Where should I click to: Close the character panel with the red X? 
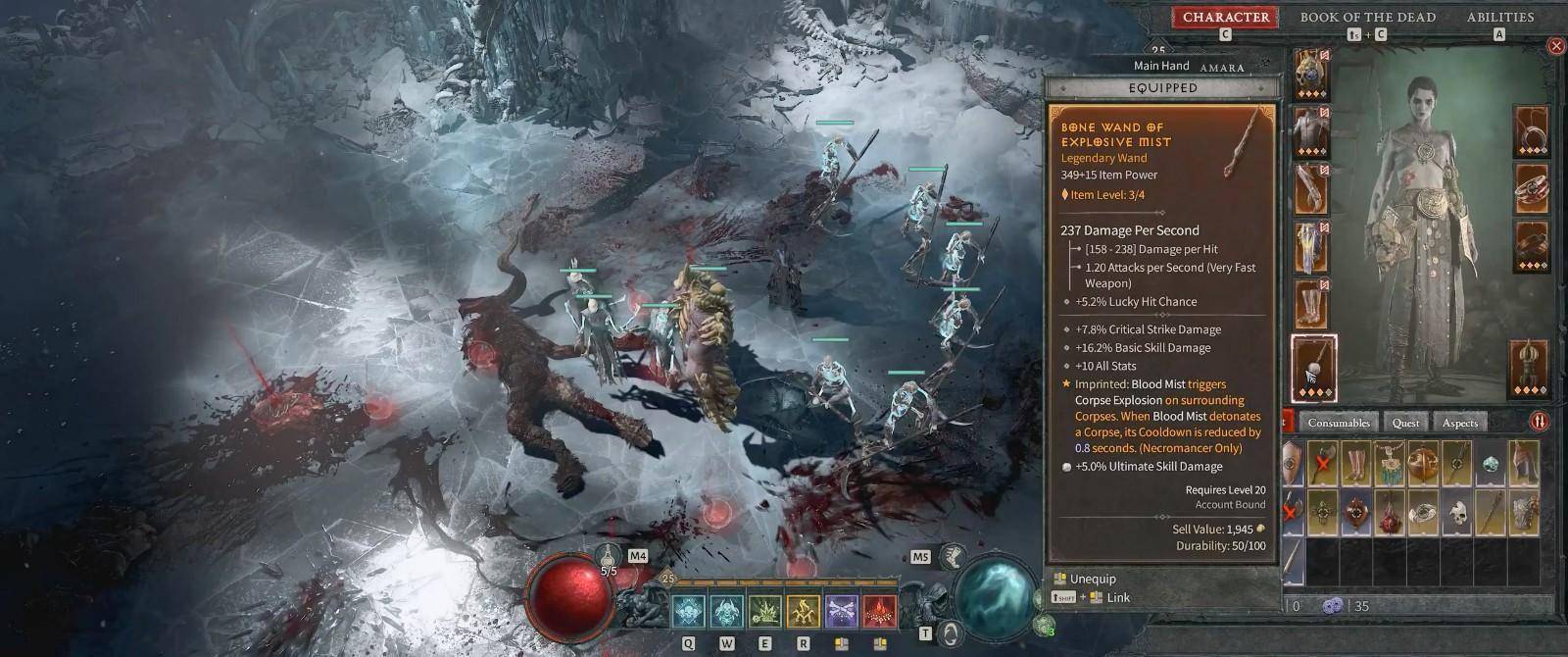pos(1555,46)
